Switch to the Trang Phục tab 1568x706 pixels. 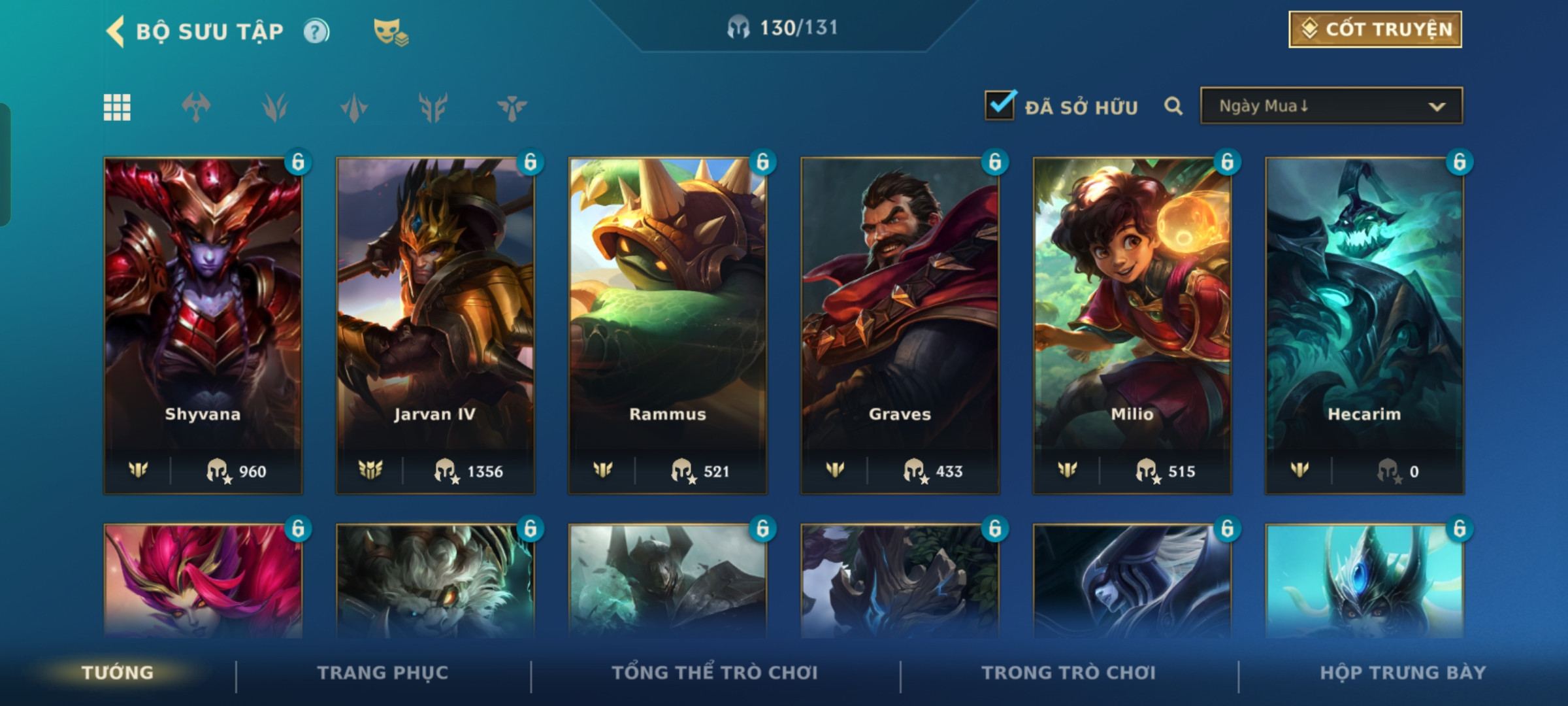click(383, 673)
